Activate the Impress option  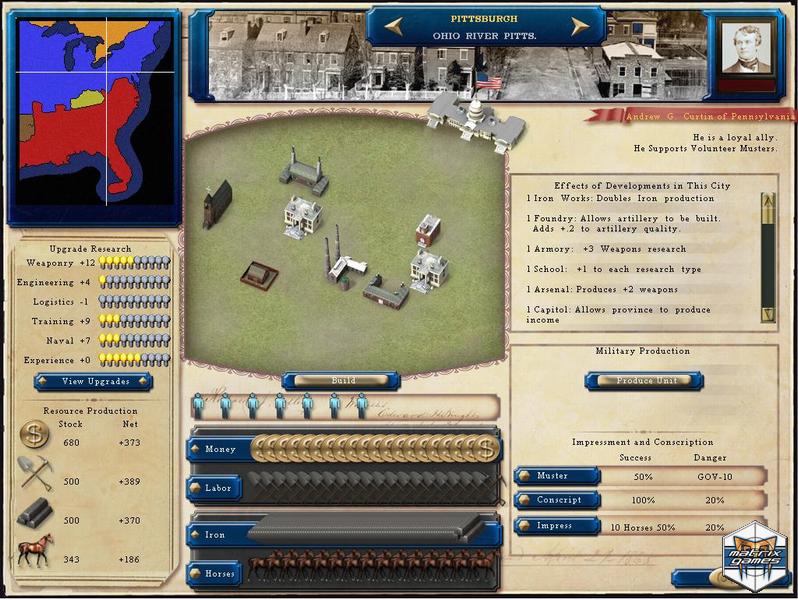coord(557,526)
